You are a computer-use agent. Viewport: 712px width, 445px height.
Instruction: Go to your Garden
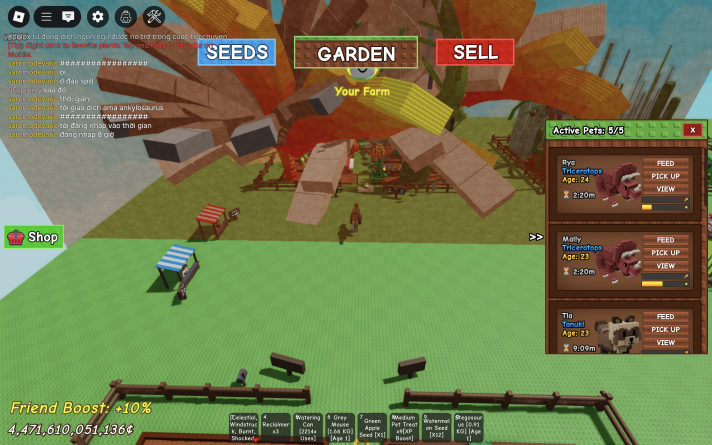point(356,53)
